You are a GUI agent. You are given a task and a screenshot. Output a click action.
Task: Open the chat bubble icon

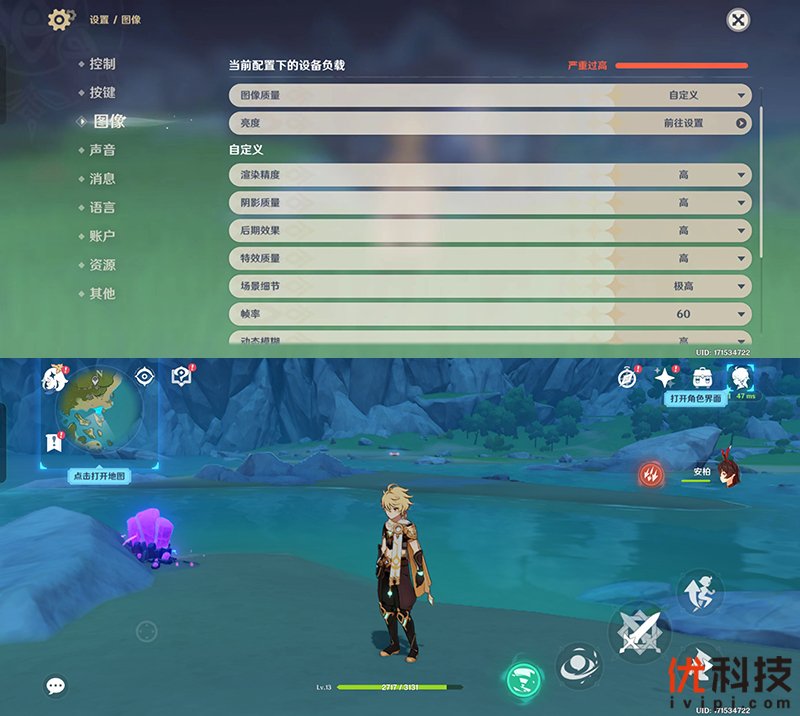pos(56,685)
